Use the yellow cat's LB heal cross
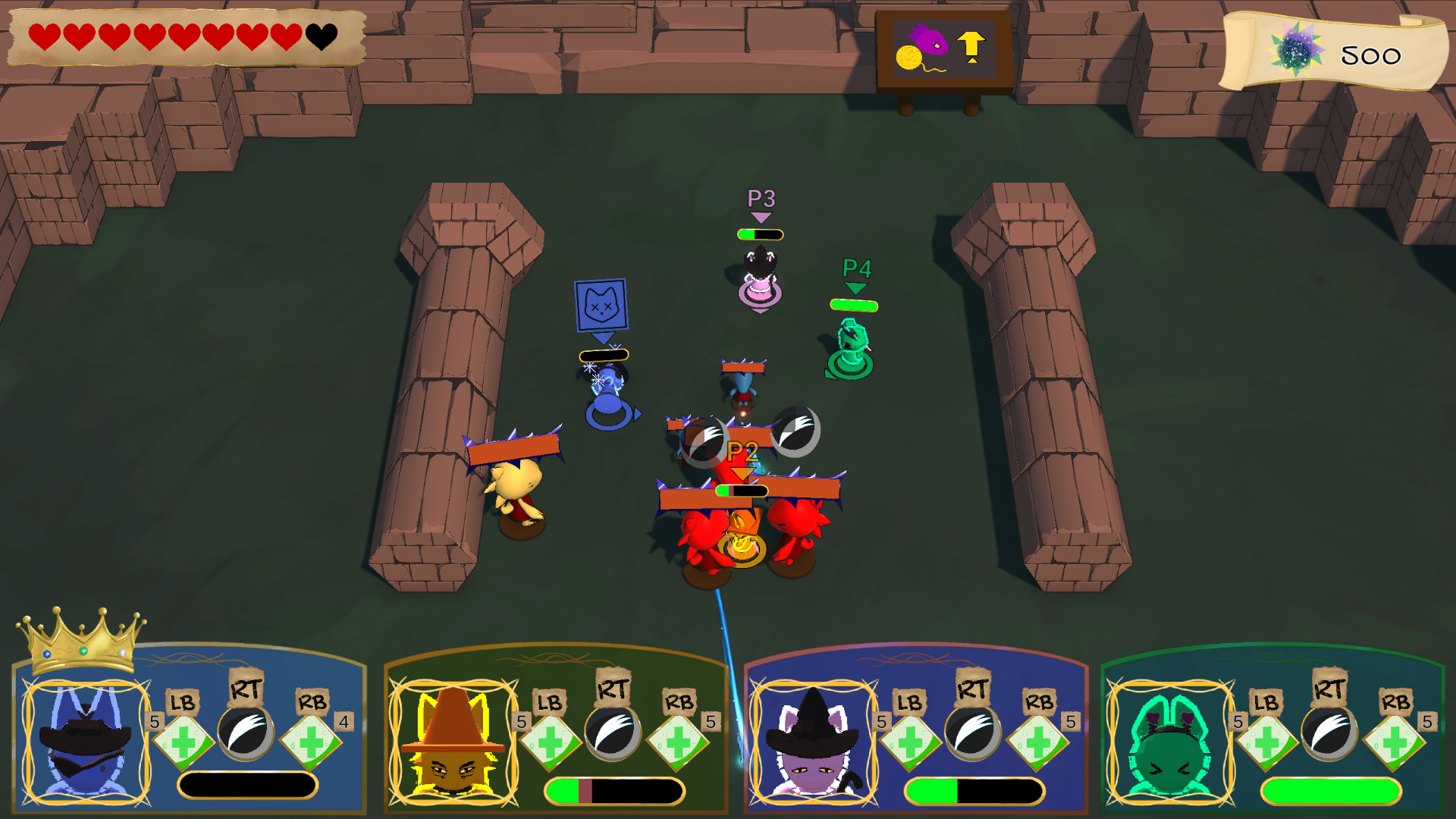The image size is (1456, 819). 550,741
